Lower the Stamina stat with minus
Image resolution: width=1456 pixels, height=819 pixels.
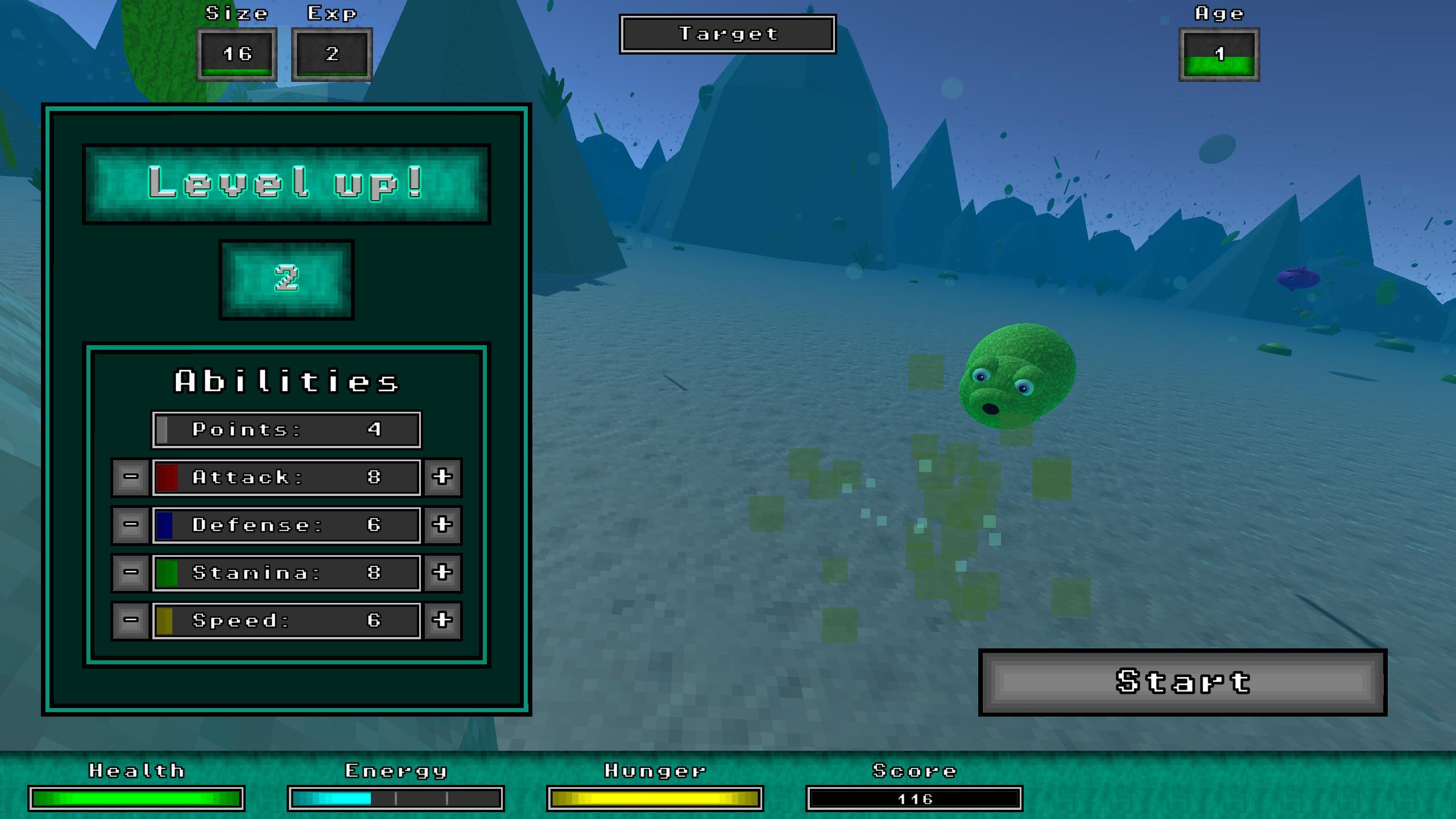pyautogui.click(x=131, y=572)
